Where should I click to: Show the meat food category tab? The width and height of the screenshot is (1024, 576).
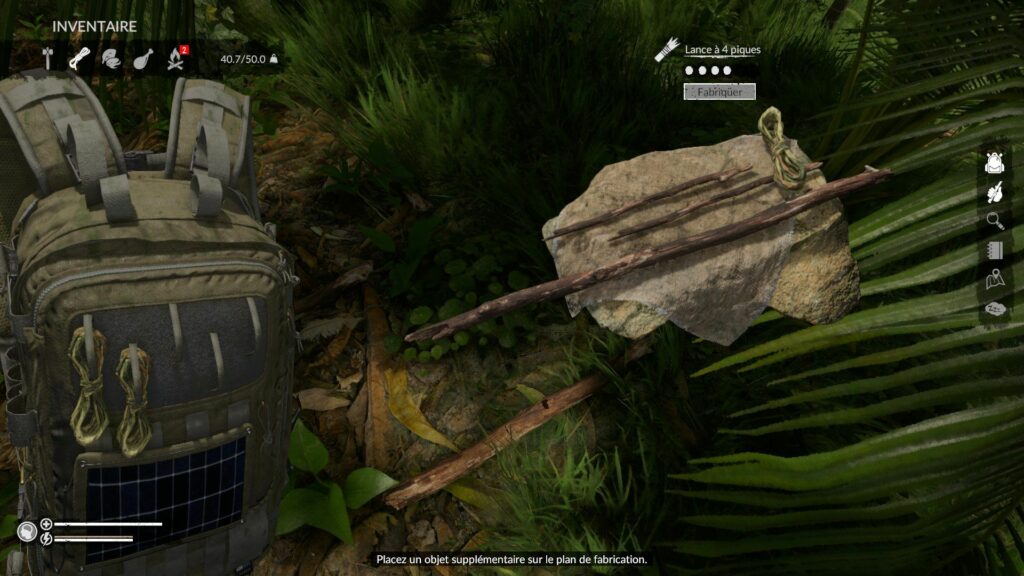coord(143,58)
